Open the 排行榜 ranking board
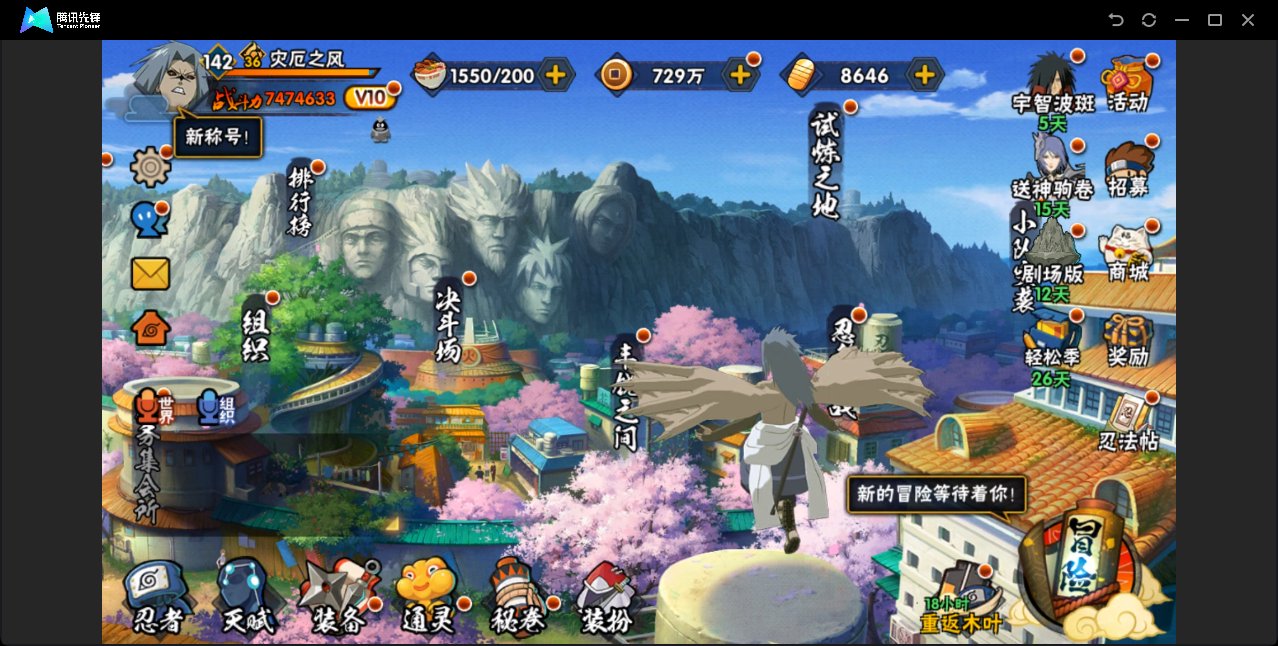The height and width of the screenshot is (646, 1278). (300, 200)
